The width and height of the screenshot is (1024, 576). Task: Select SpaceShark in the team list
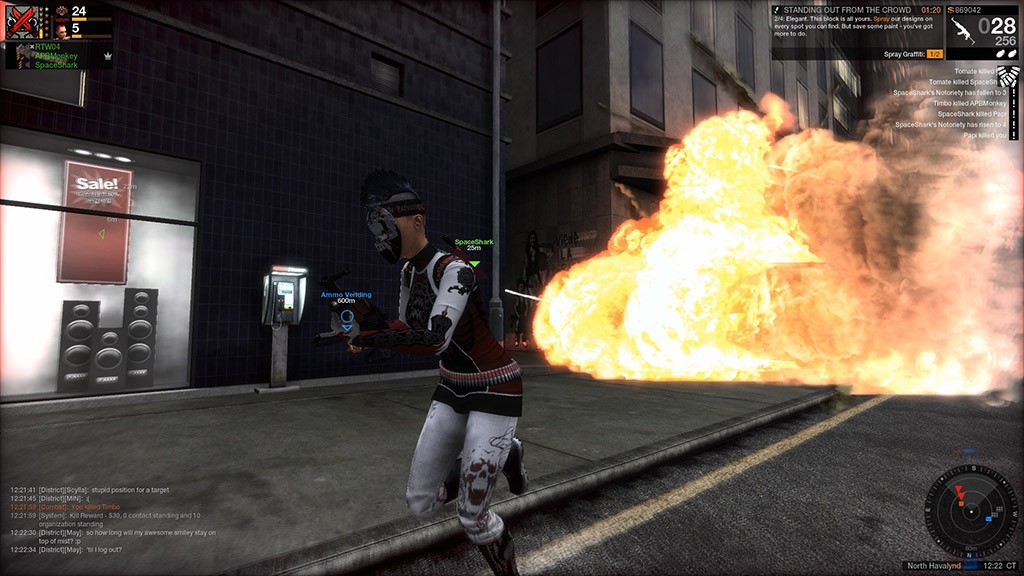click(56, 65)
